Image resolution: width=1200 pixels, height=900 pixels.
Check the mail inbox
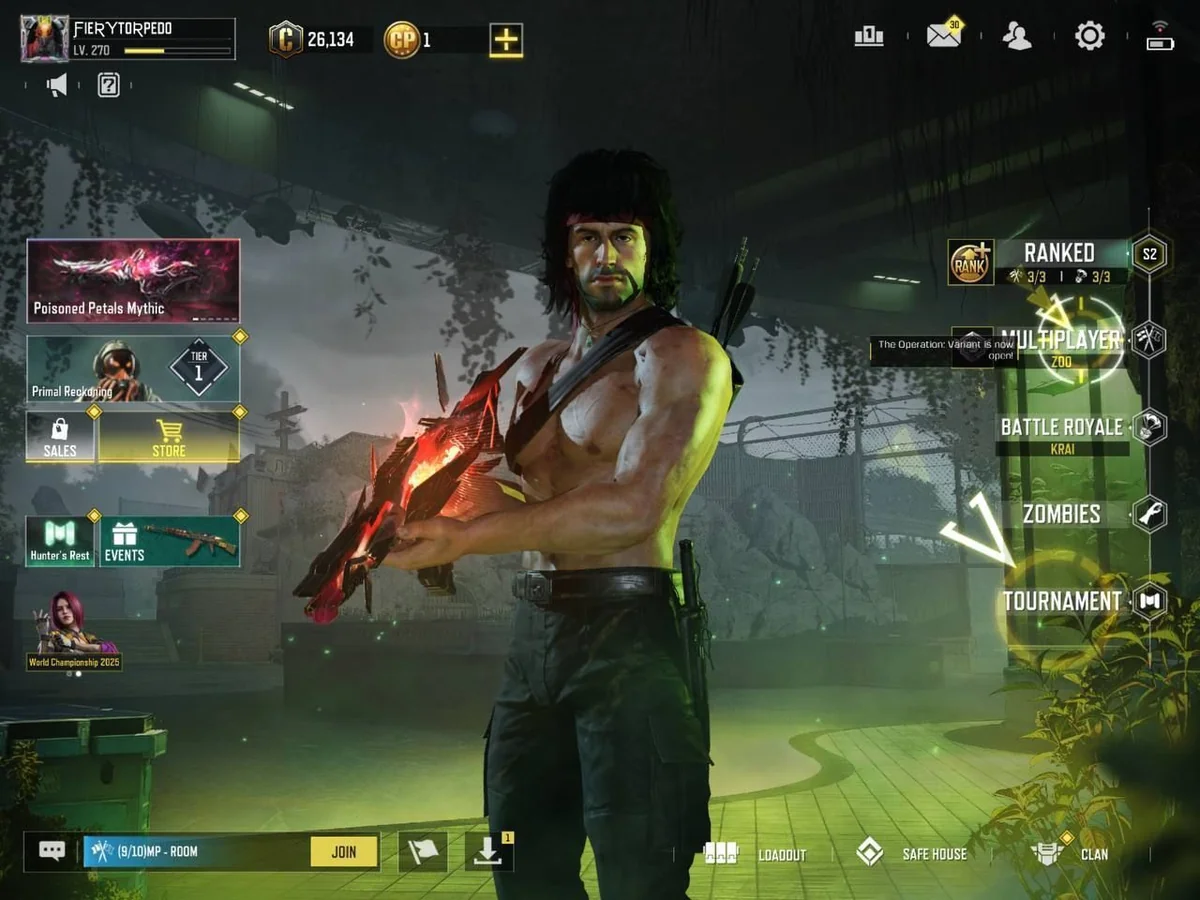[x=943, y=37]
